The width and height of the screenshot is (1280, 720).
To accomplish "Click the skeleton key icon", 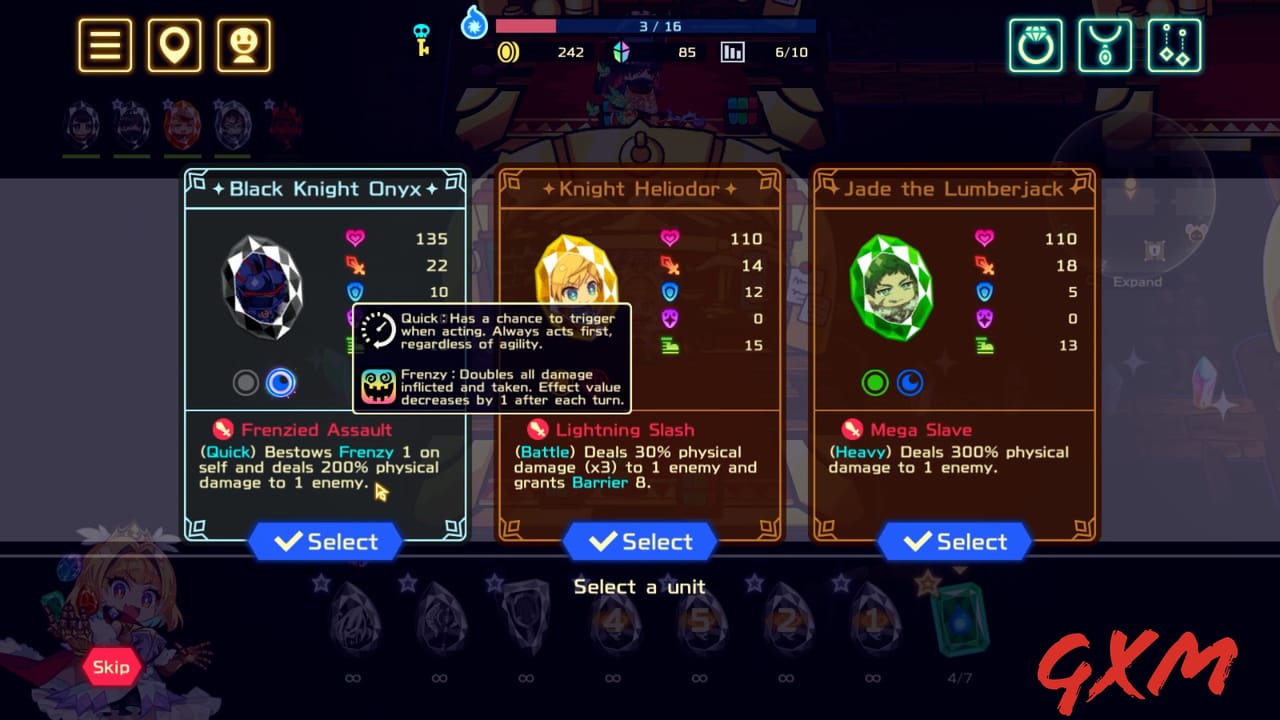I will tap(421, 38).
